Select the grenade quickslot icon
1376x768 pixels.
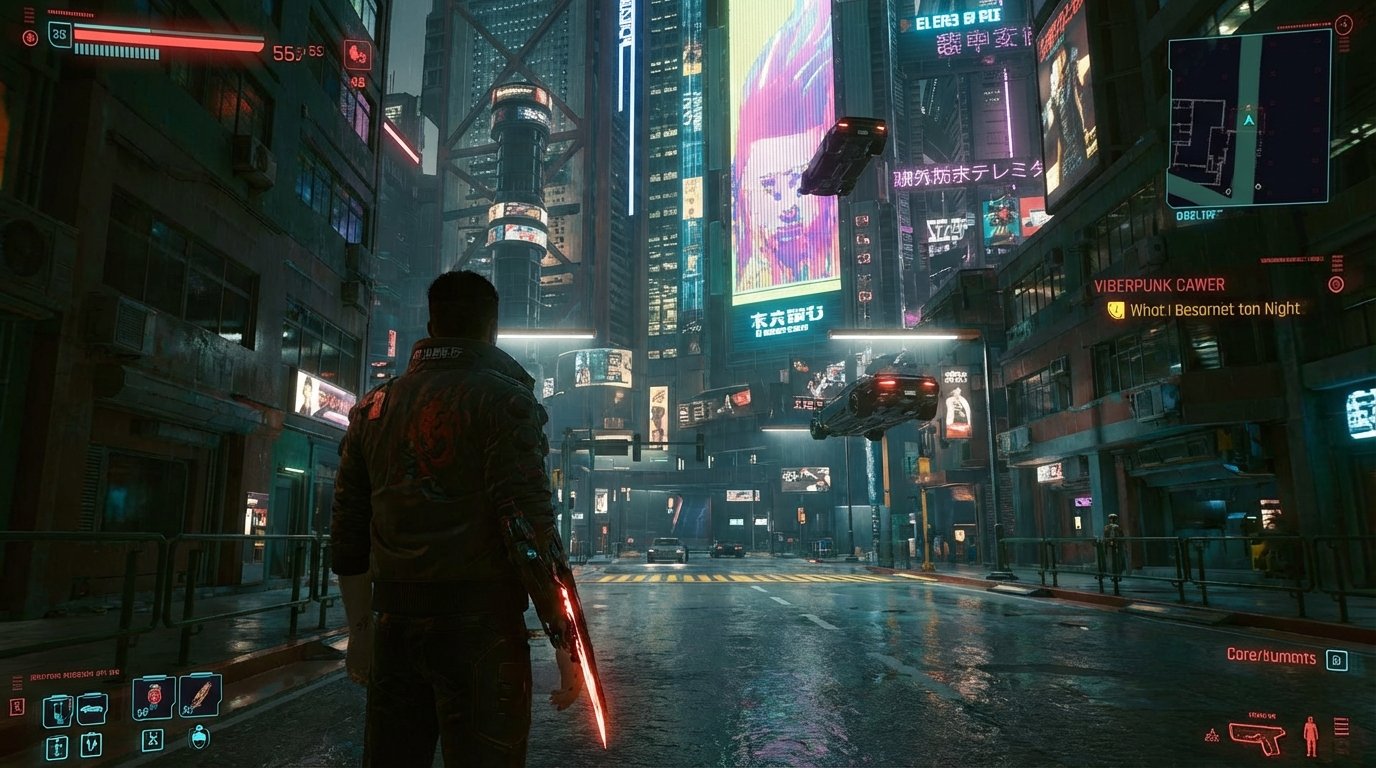point(57,746)
